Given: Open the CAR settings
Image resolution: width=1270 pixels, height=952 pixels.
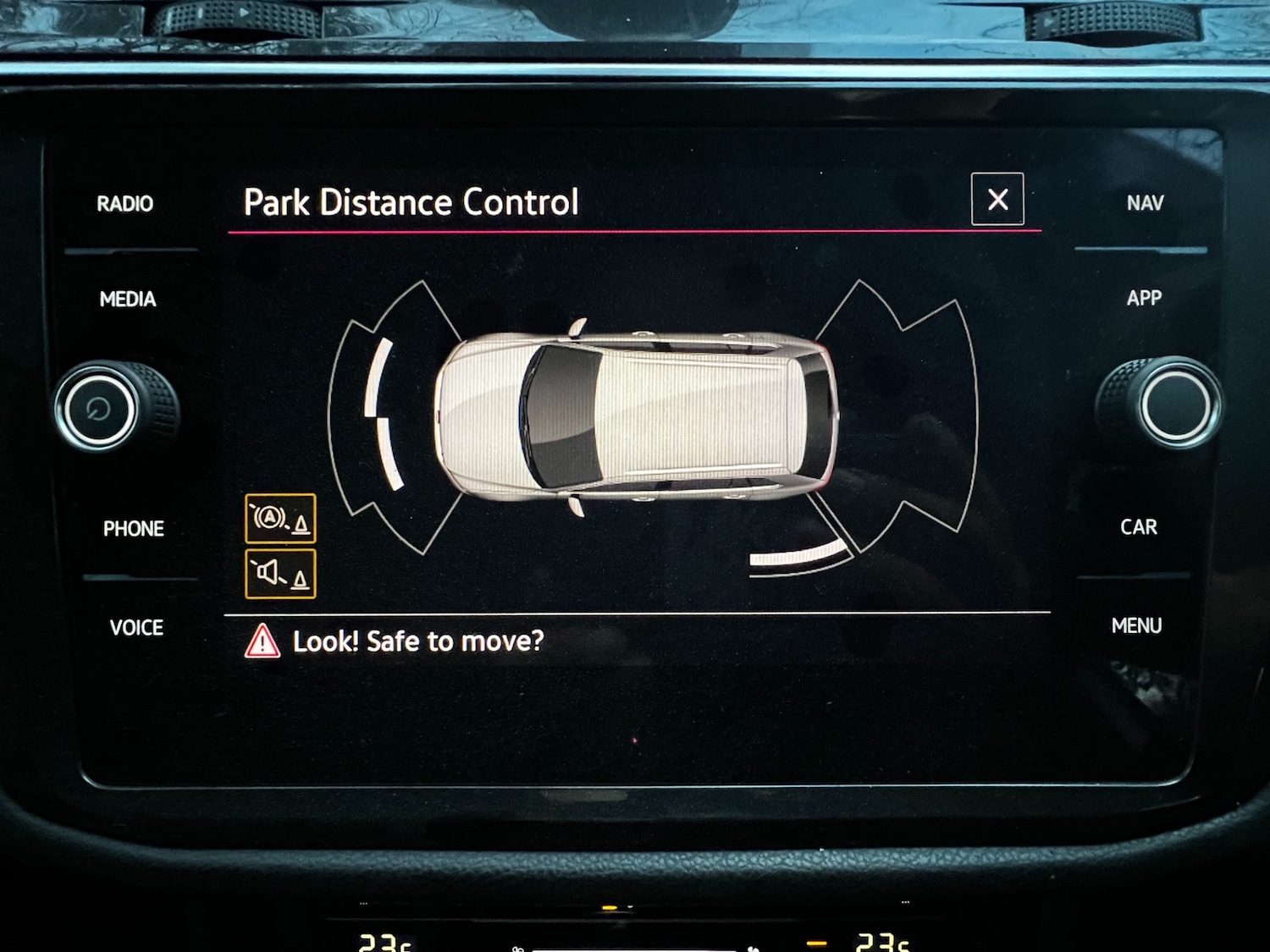Looking at the screenshot, I should click(x=1139, y=527).
